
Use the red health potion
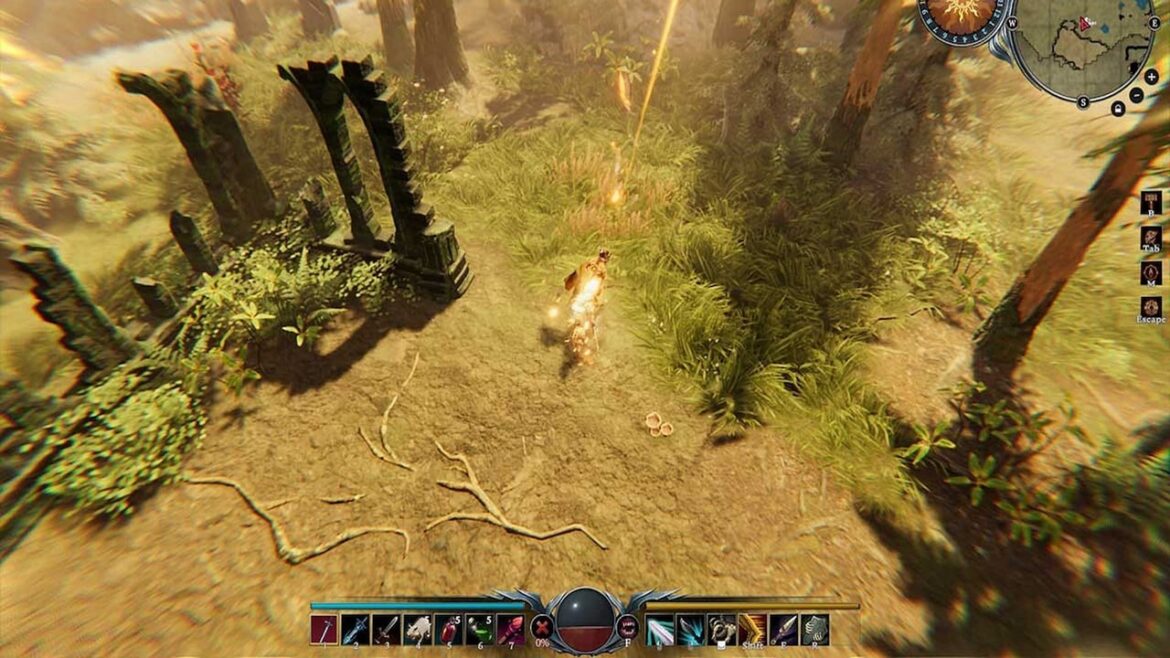[449, 628]
